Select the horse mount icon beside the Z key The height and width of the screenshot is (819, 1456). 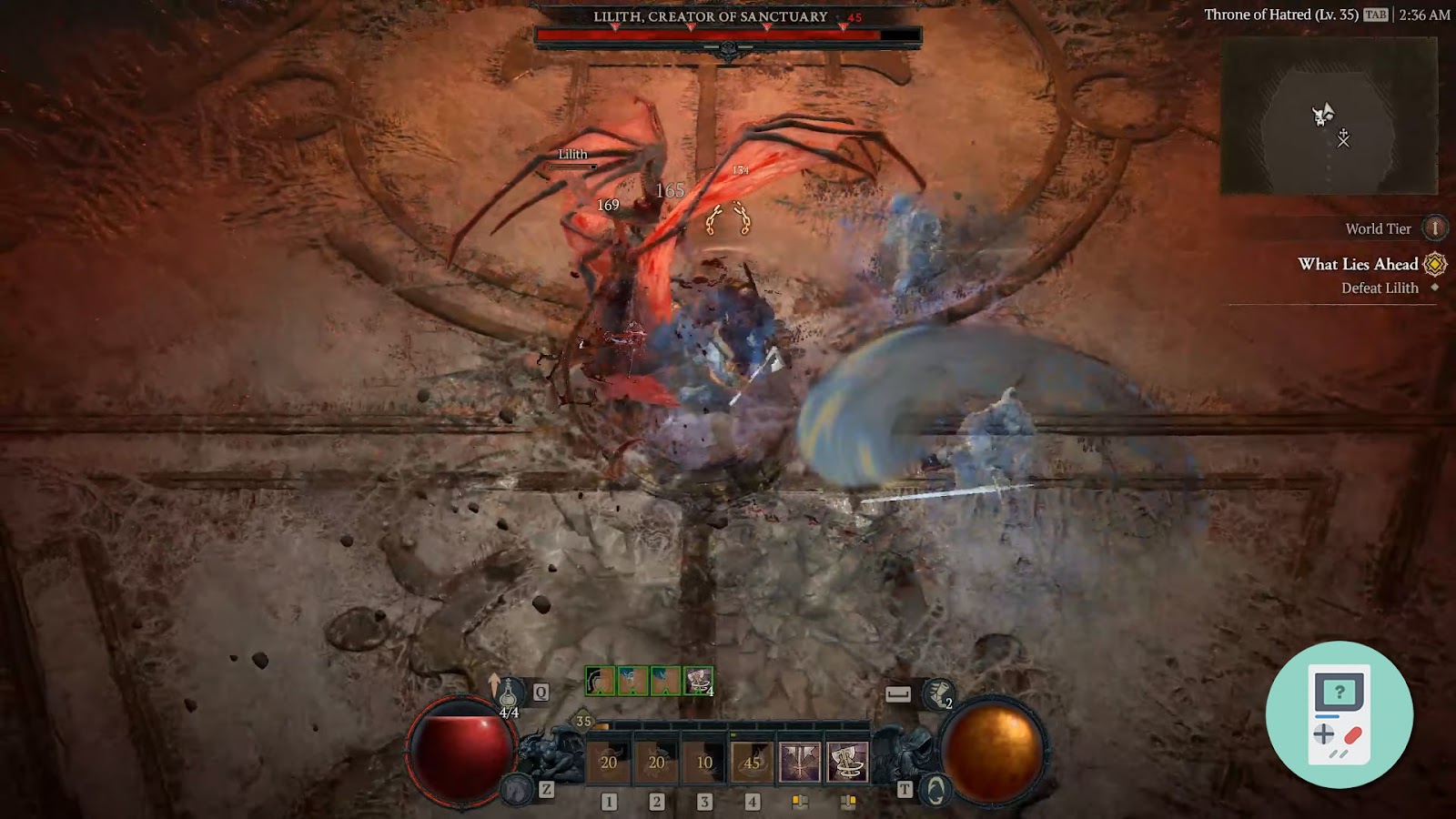coord(517,790)
